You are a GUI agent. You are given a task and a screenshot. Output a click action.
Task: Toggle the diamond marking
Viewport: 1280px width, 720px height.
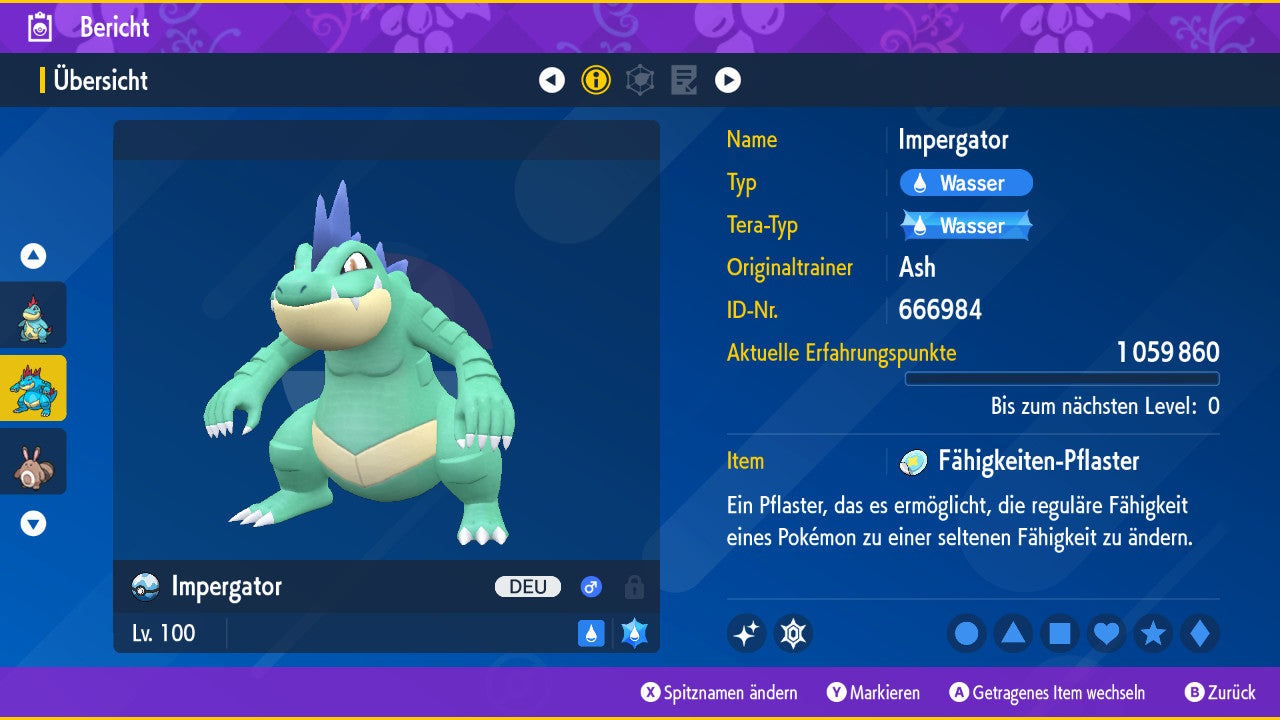tap(1199, 633)
